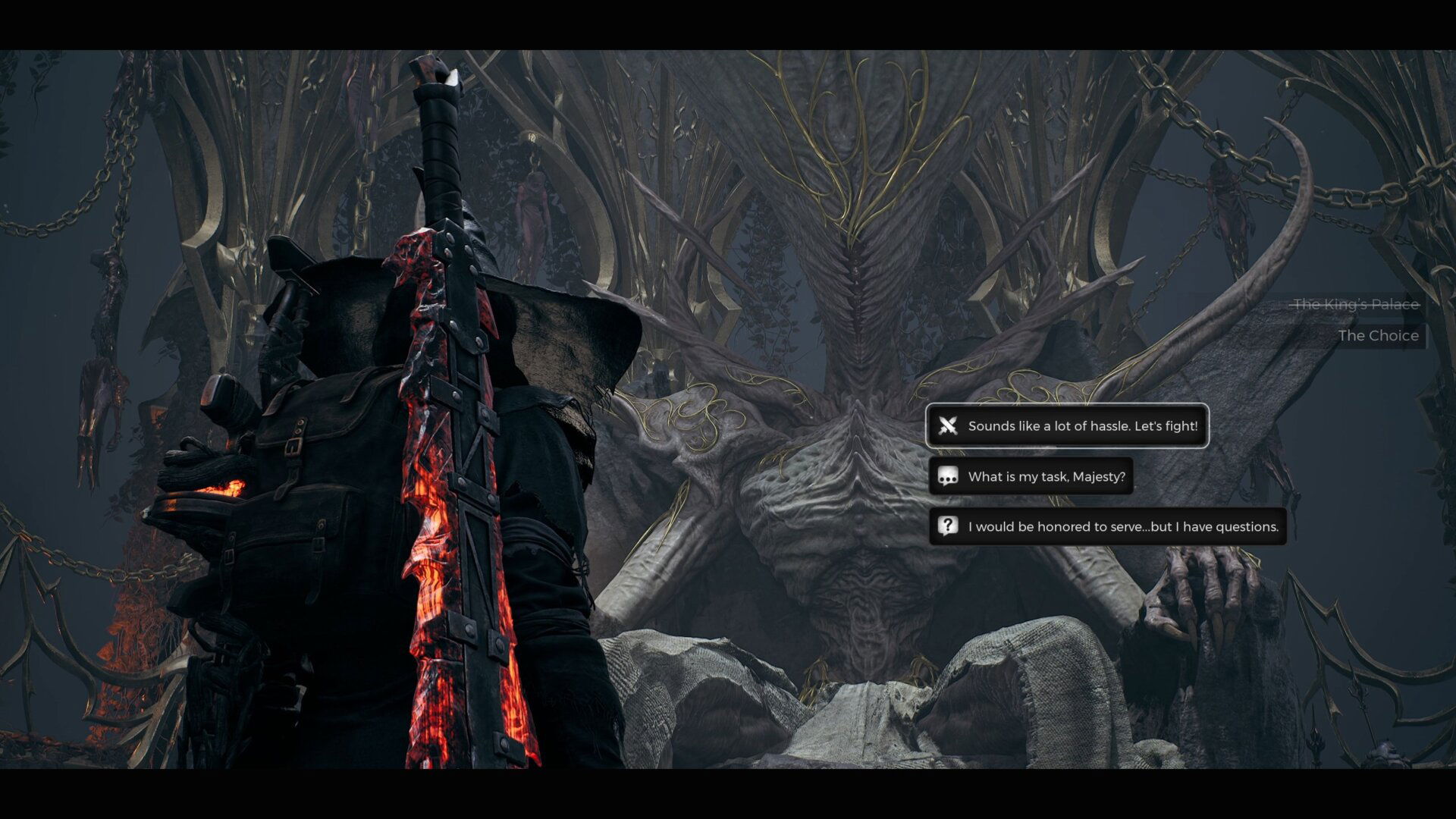Select "What is my task, Majesty?" reply
This screenshot has height=819, width=1456.
point(1031,476)
